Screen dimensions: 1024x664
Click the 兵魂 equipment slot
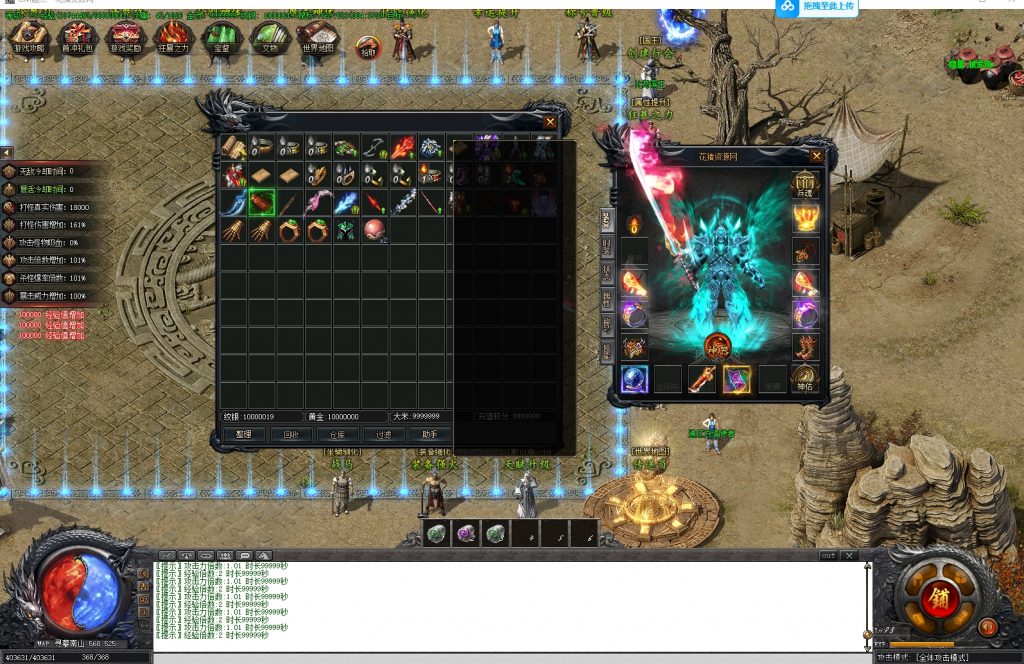pyautogui.click(x=805, y=185)
